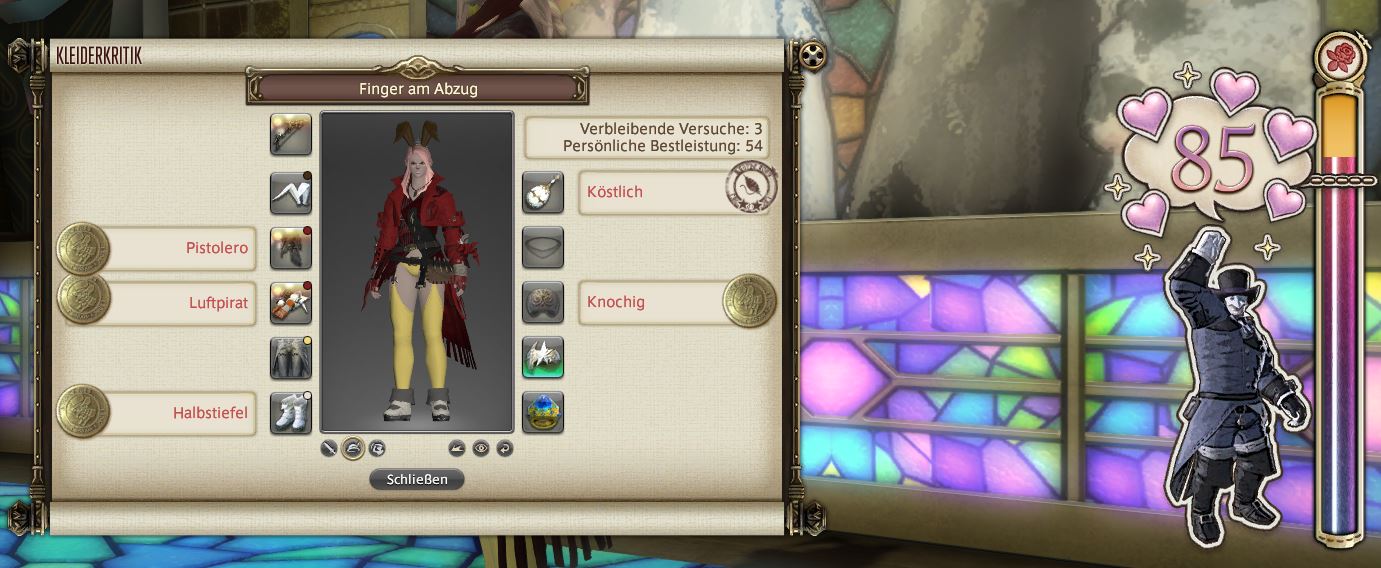Choose the Pistolero body armor slot
The height and width of the screenshot is (568, 1381).
coord(291,248)
